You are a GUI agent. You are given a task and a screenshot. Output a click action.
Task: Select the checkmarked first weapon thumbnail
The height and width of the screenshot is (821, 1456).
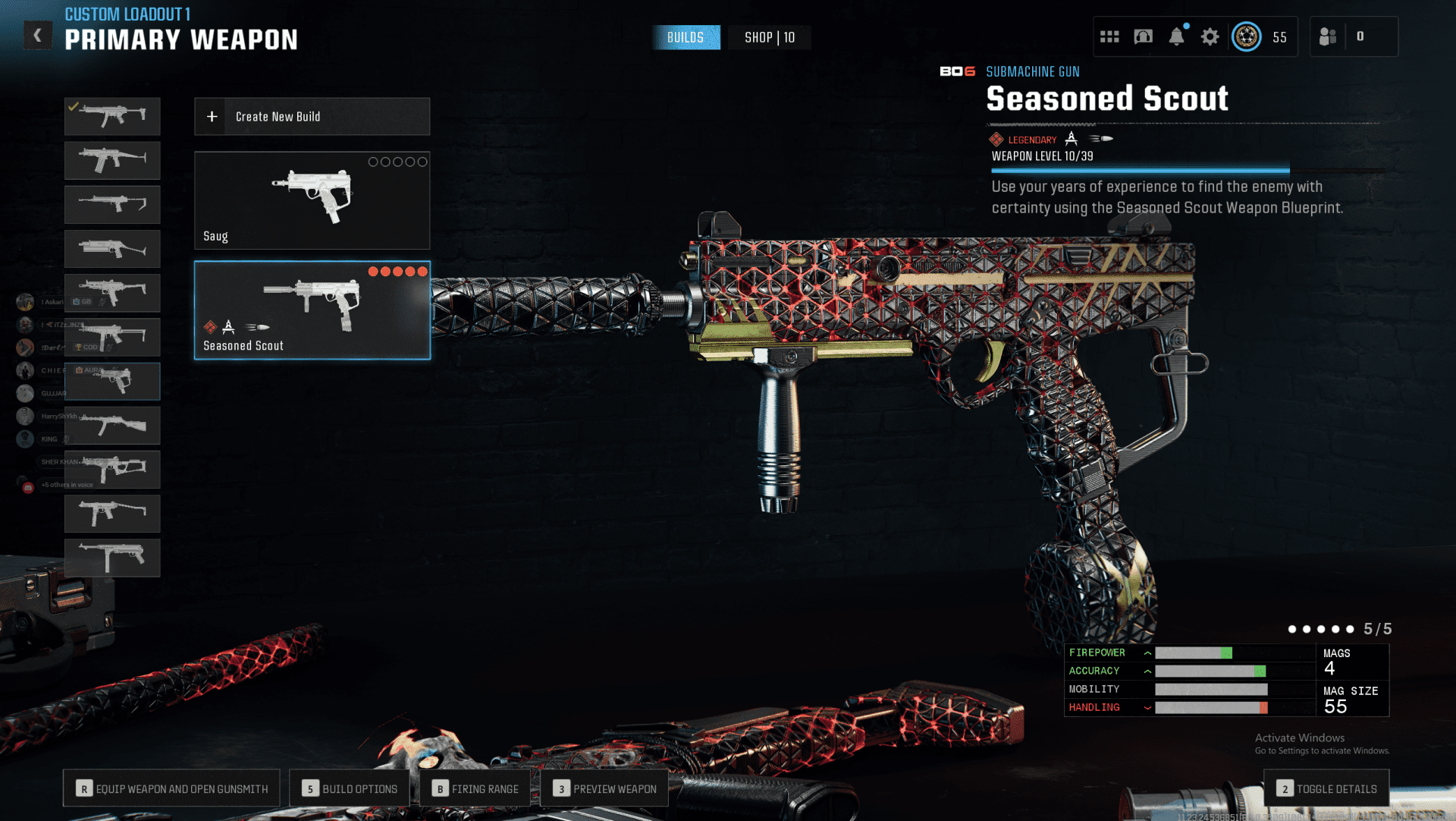point(112,116)
